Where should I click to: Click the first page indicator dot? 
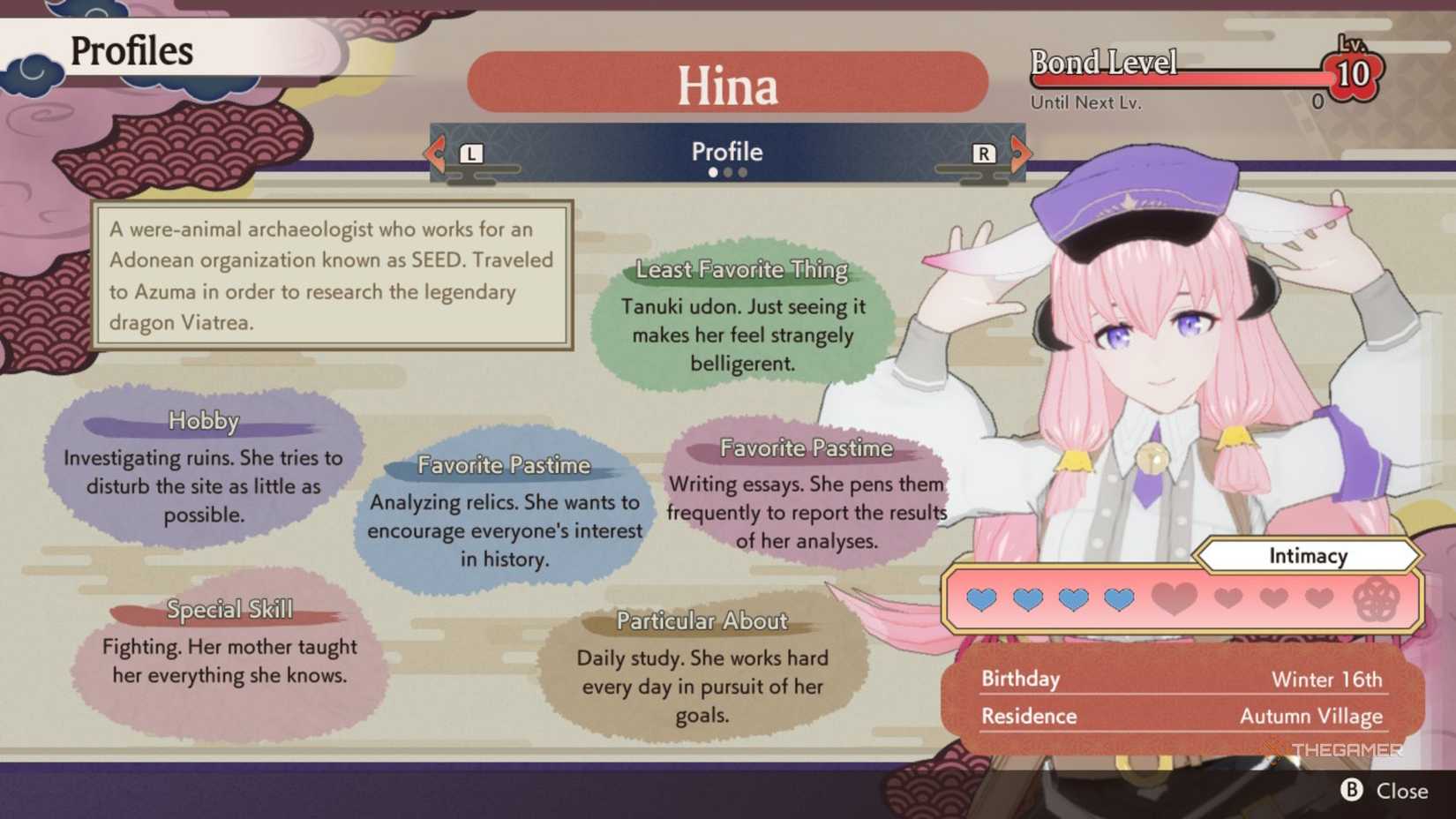(713, 172)
